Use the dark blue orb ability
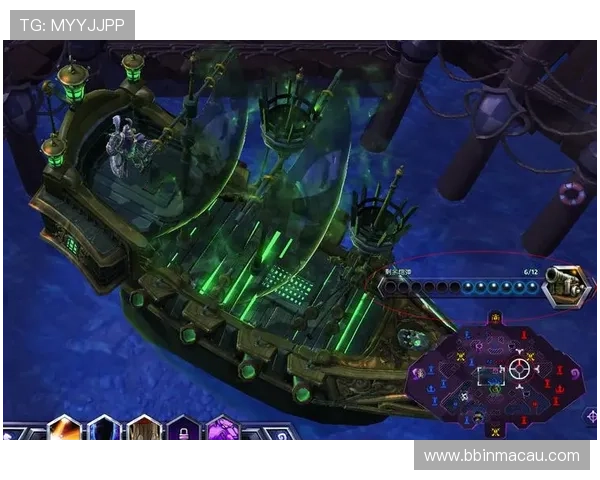This screenshot has width=600, height=480. click(x=103, y=430)
